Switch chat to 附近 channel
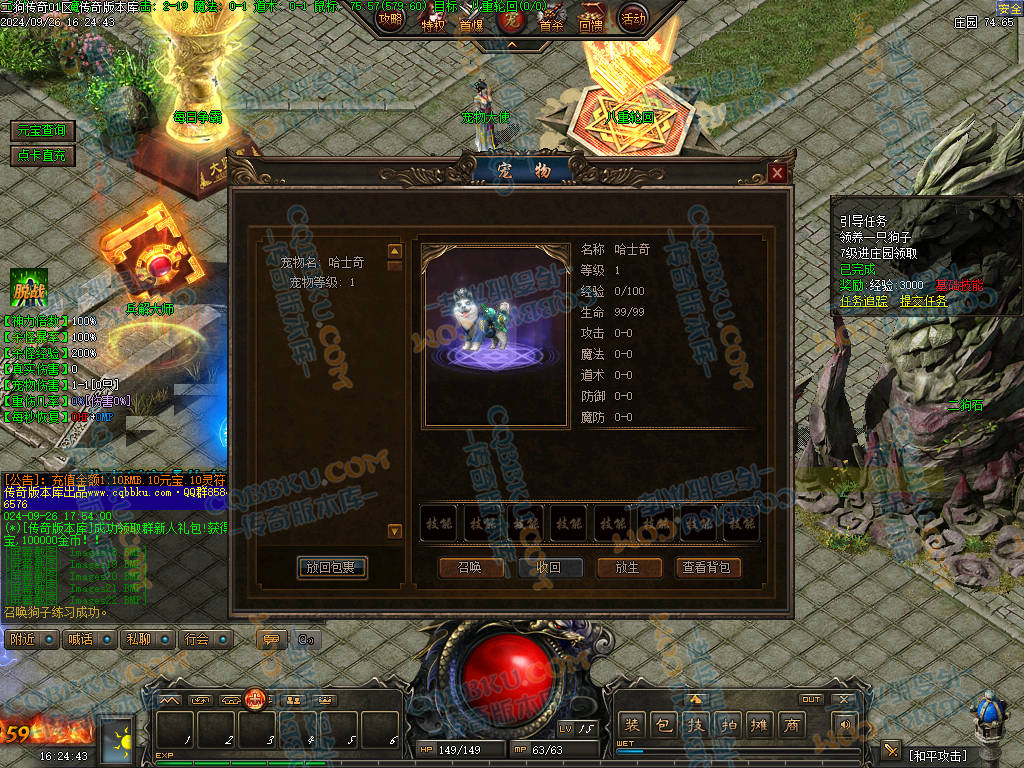Viewport: 1024px width, 768px height. coord(23,639)
